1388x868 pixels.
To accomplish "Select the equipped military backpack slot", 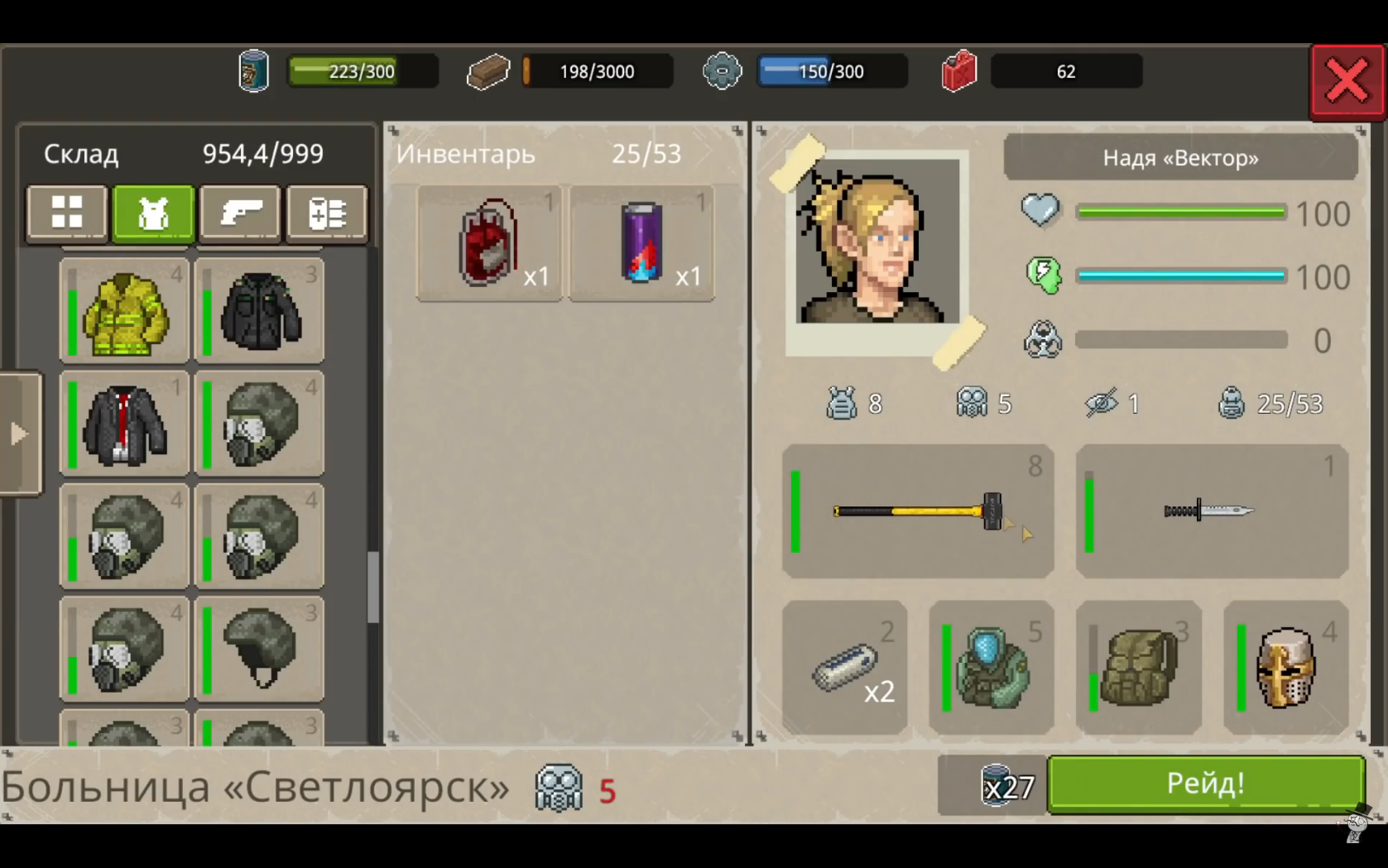I will pyautogui.click(x=1138, y=667).
